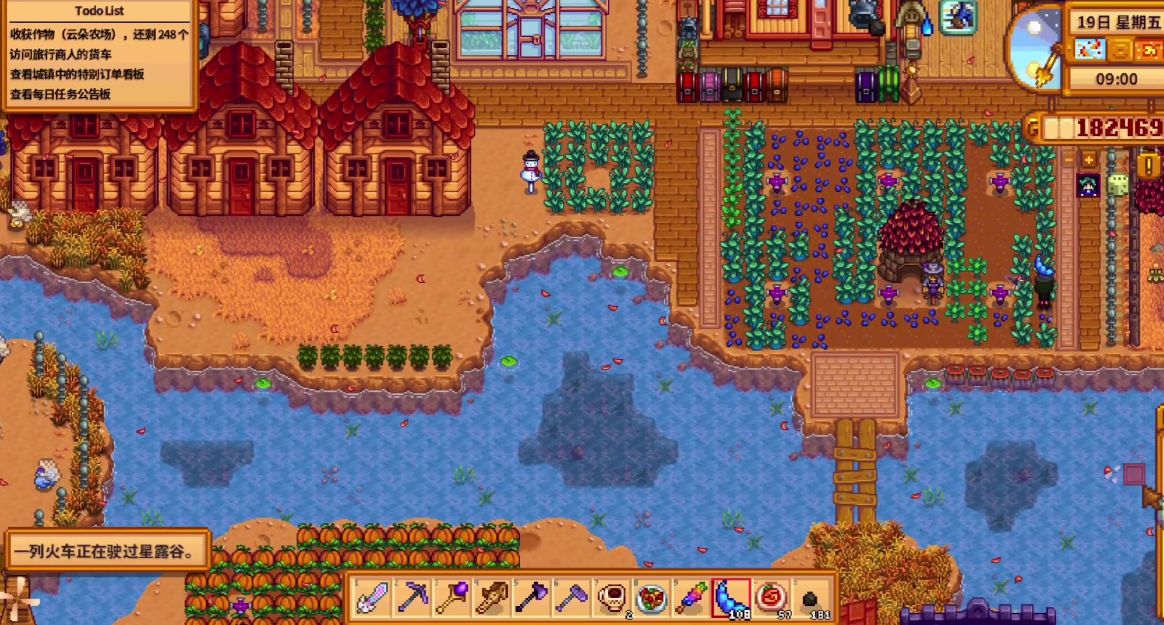
Task: Open the Todo List panel title
Action: [99, 12]
